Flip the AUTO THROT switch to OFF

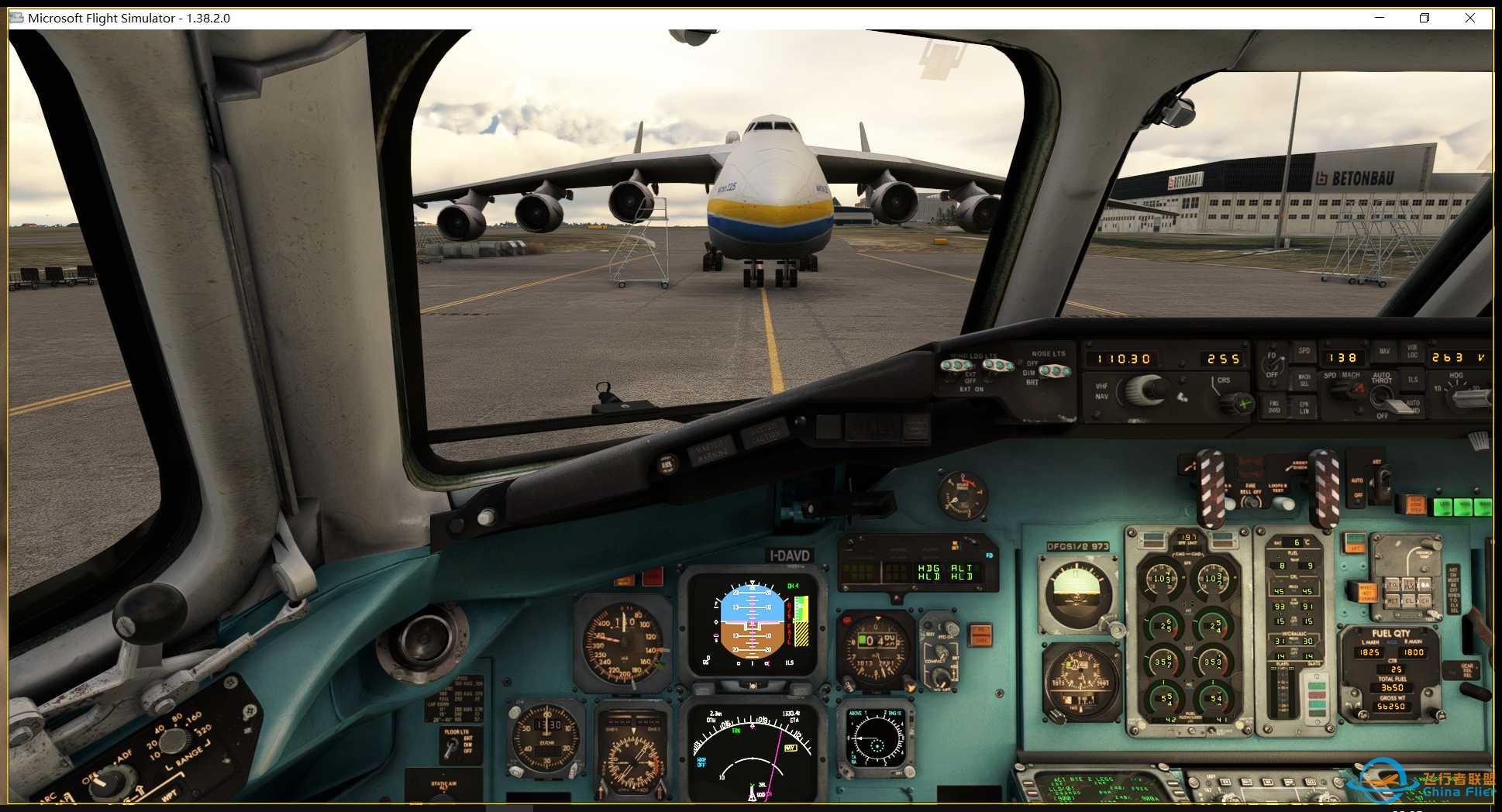[1383, 402]
